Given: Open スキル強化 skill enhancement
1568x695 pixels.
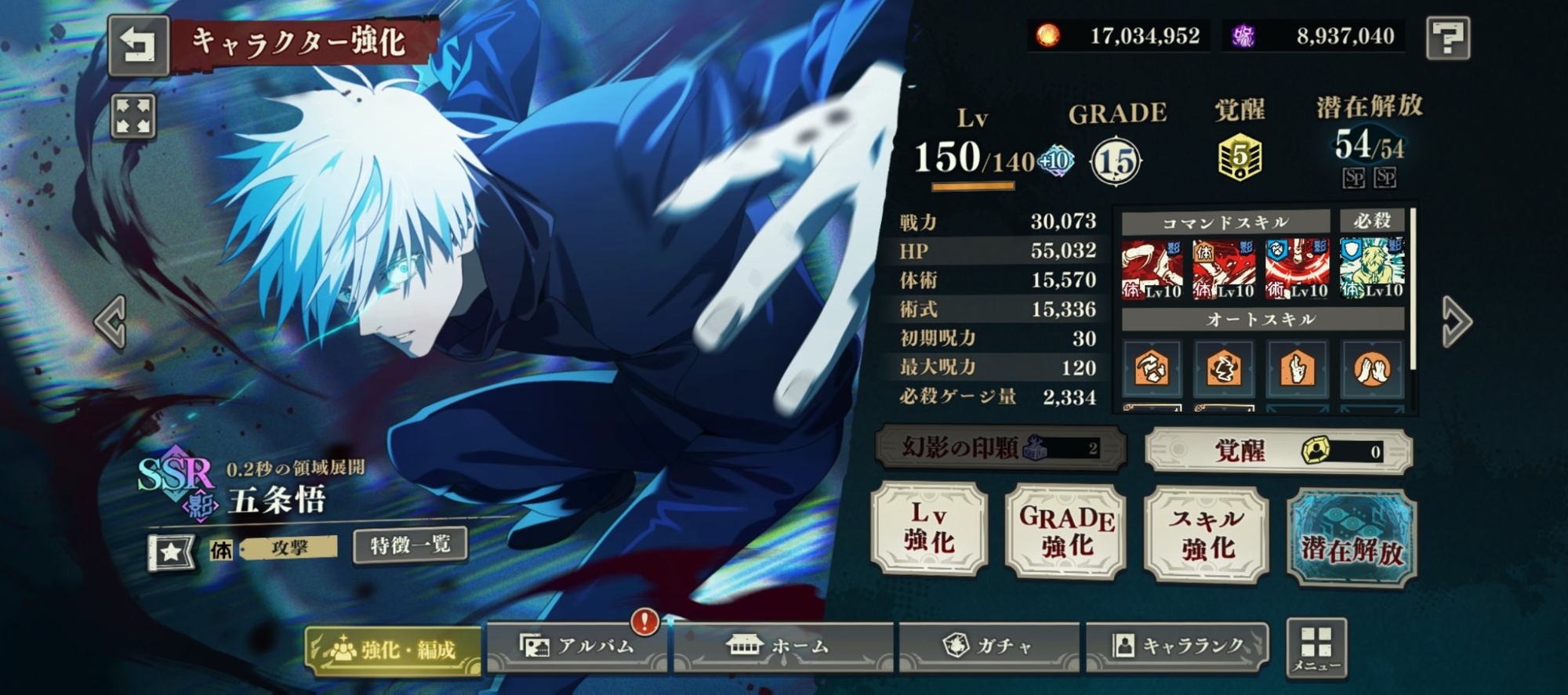Looking at the screenshot, I should pos(1206,534).
